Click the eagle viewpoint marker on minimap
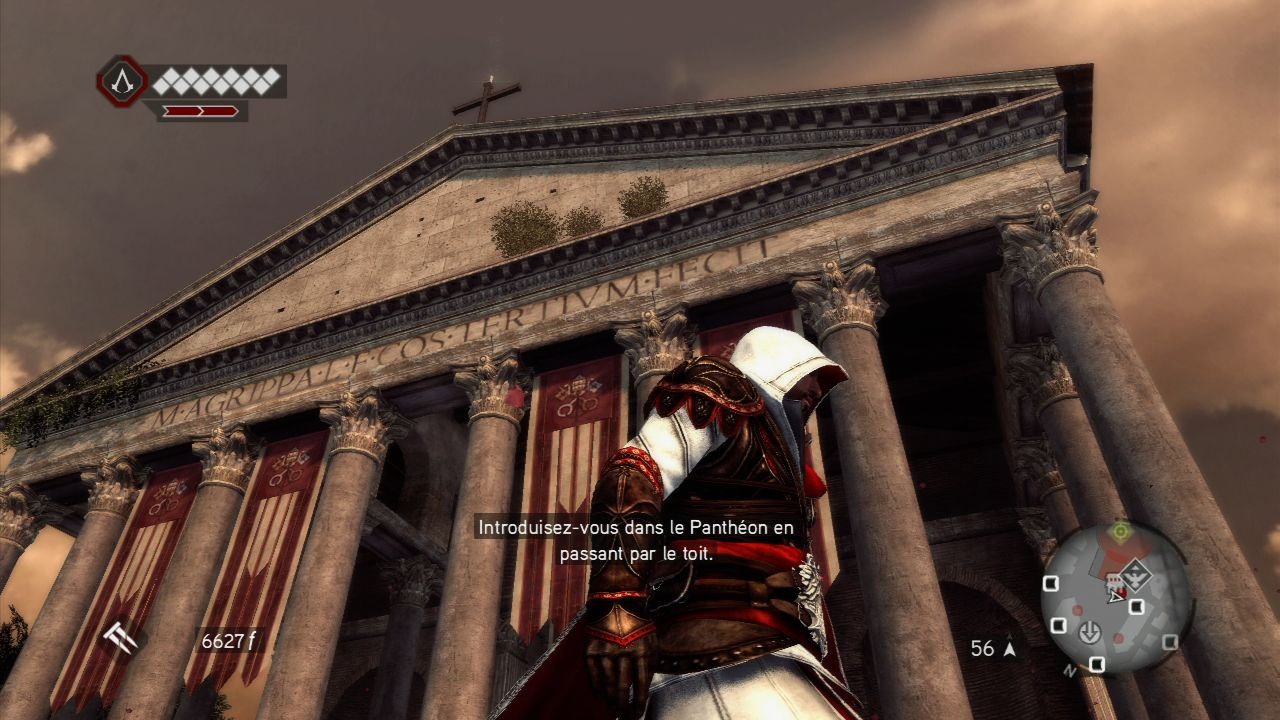The height and width of the screenshot is (720, 1280). pyautogui.click(x=1136, y=575)
